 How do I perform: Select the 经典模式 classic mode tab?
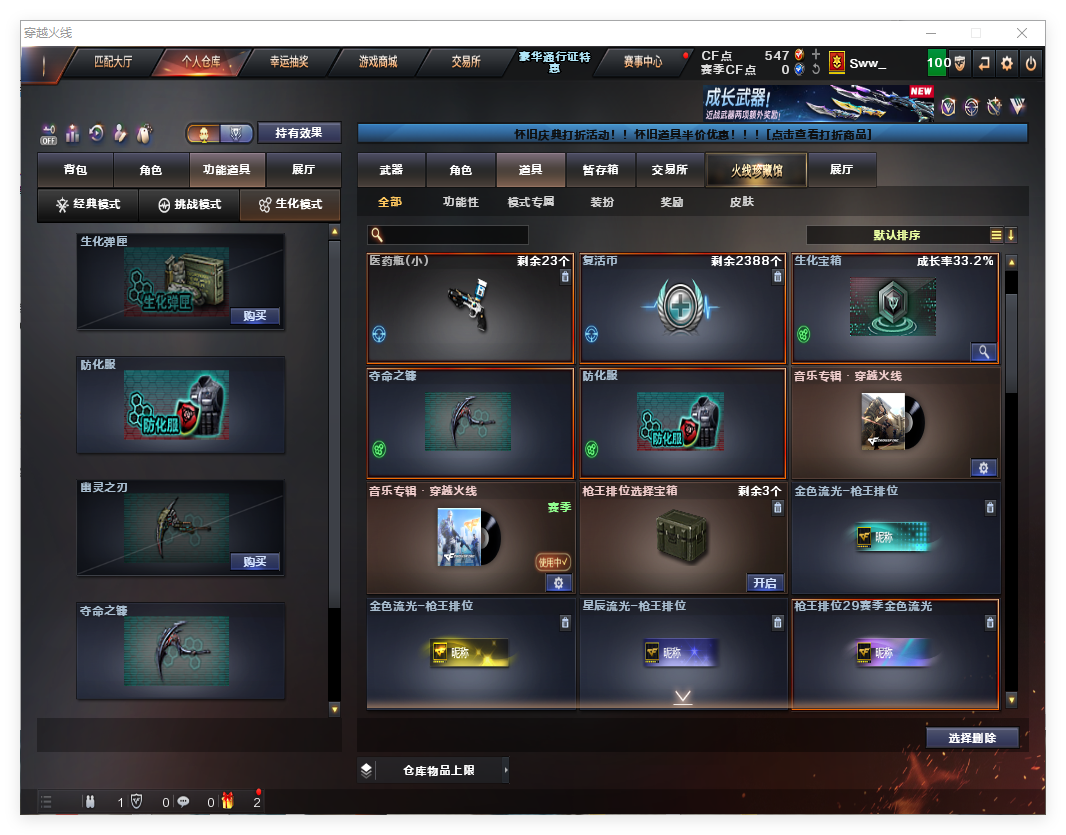[x=88, y=204]
